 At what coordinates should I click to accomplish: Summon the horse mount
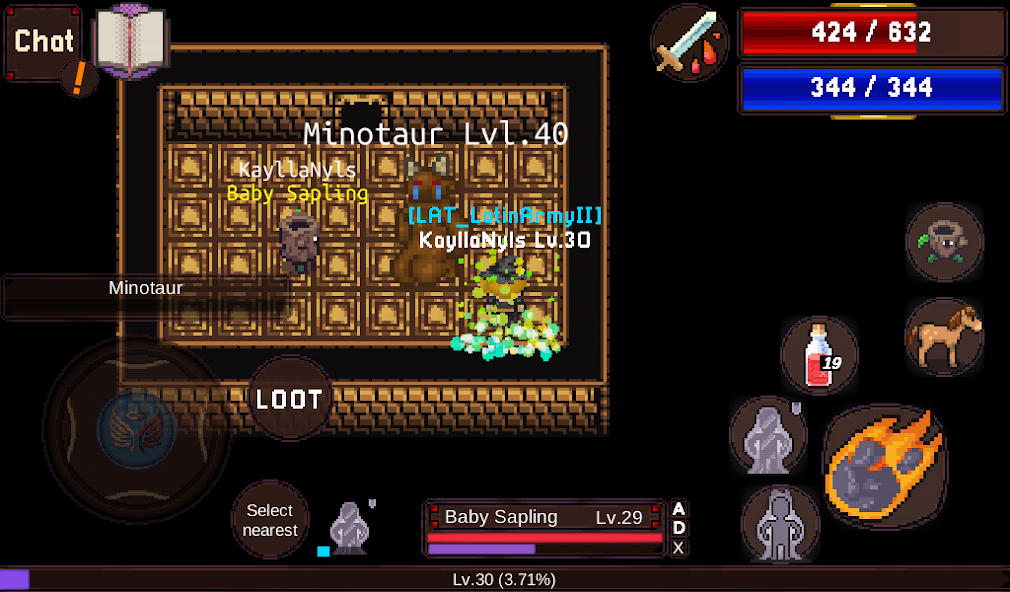(x=944, y=336)
